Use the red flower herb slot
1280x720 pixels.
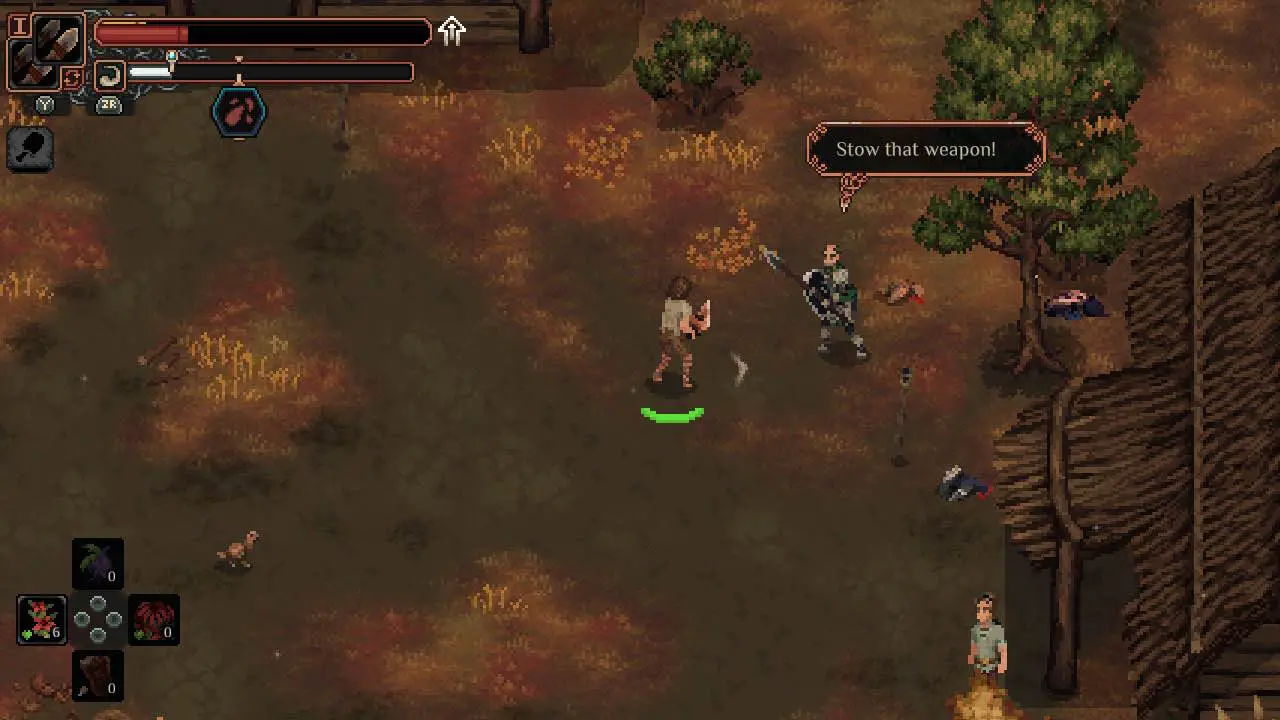(42, 619)
